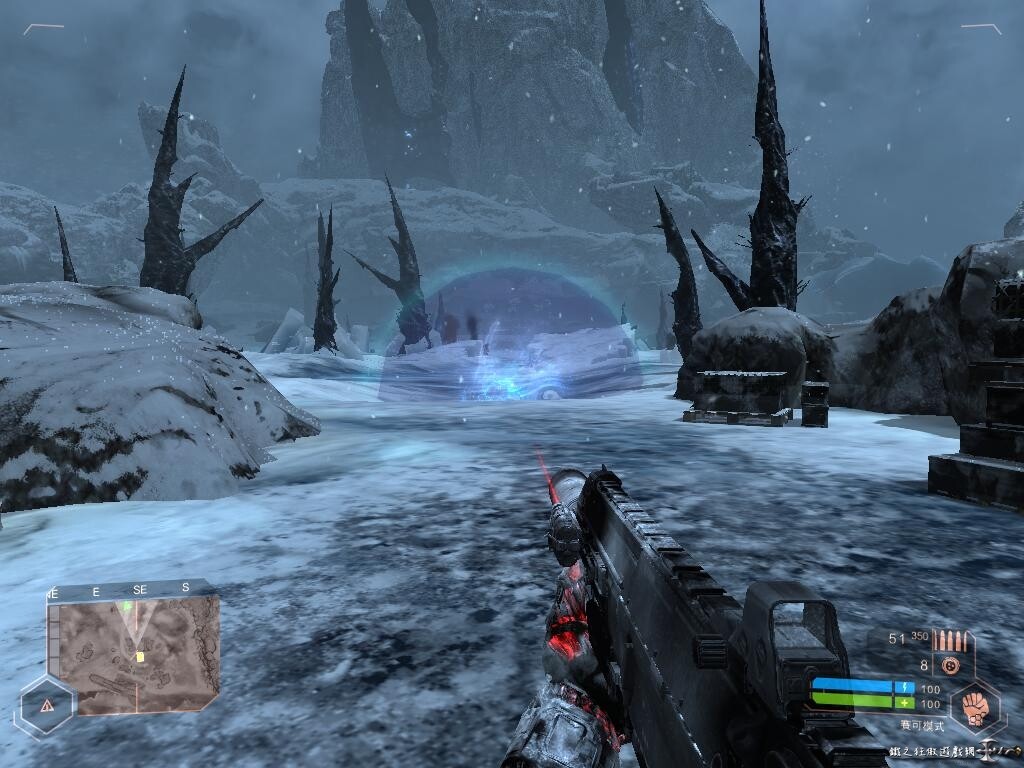Screen dimensions: 1024x768
Task: Select the warning triangle hexagon icon
Action: [x=47, y=706]
